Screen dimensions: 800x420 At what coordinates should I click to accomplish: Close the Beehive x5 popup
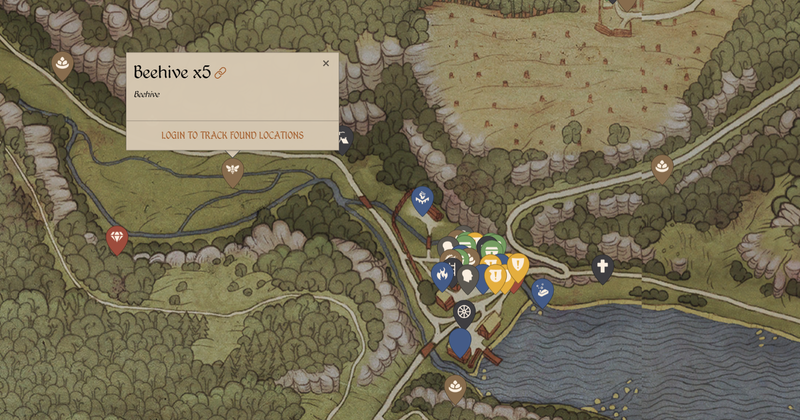(325, 63)
